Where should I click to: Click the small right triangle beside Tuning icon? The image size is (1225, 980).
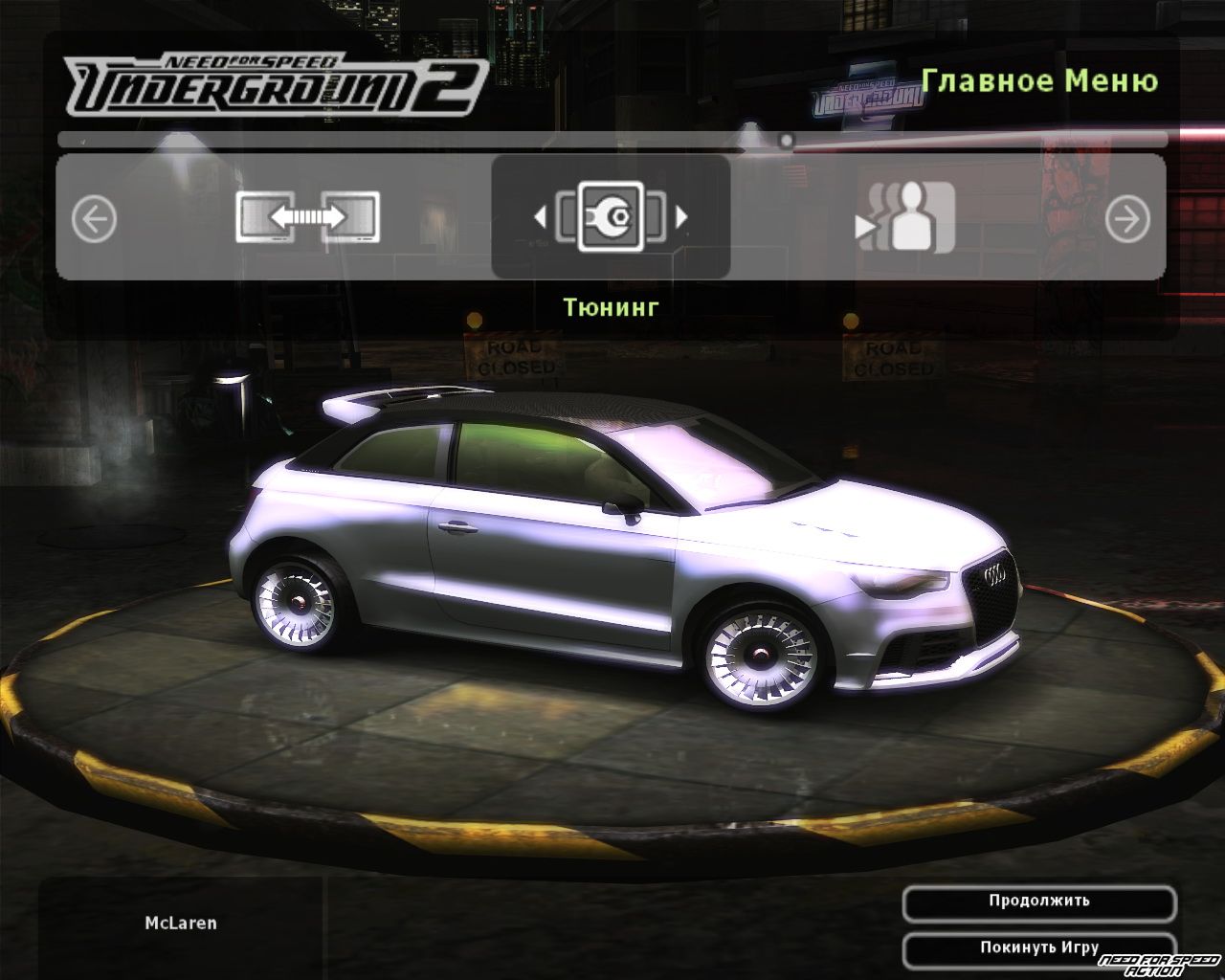681,218
